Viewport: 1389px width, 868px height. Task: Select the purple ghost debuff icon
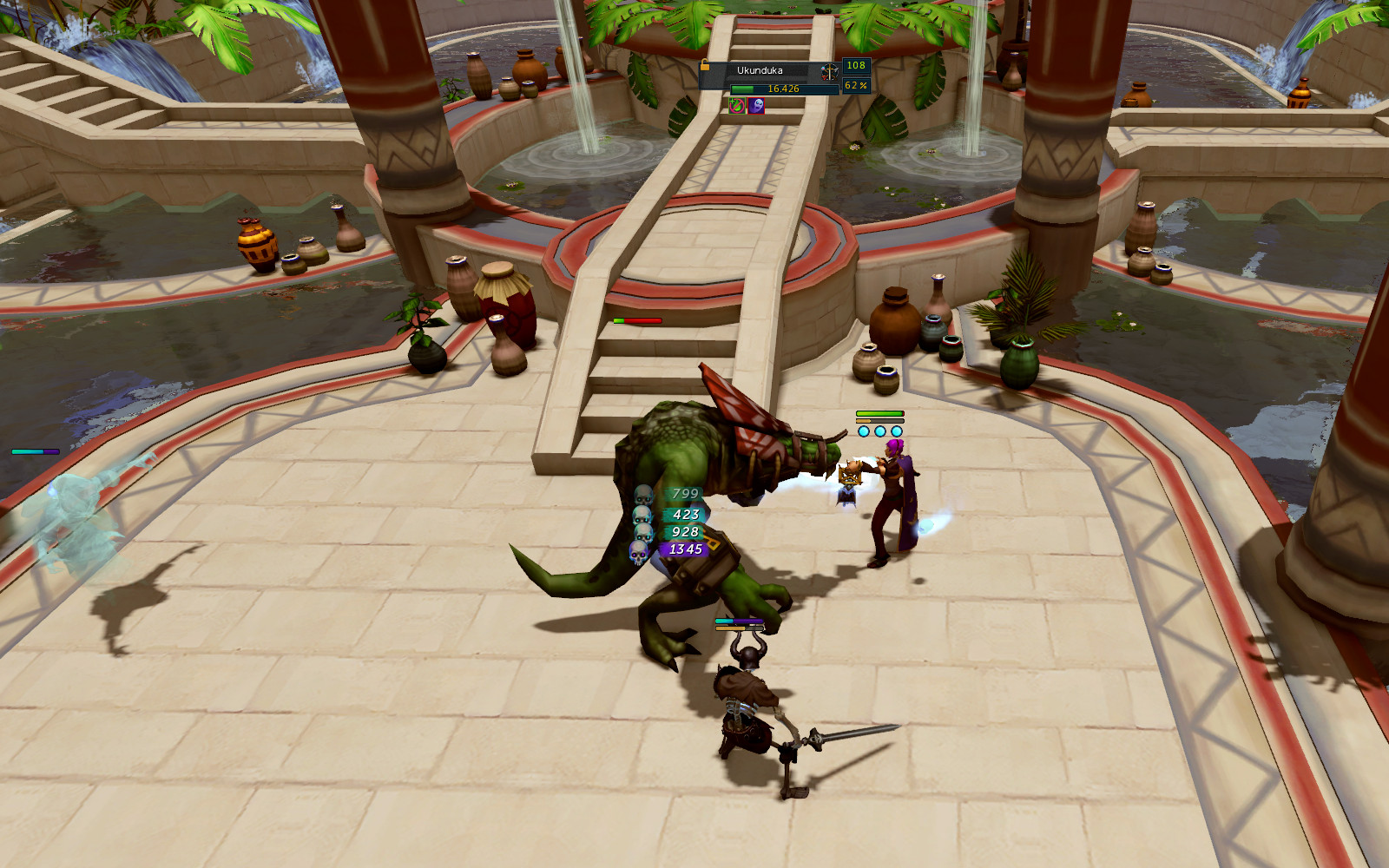click(756, 106)
